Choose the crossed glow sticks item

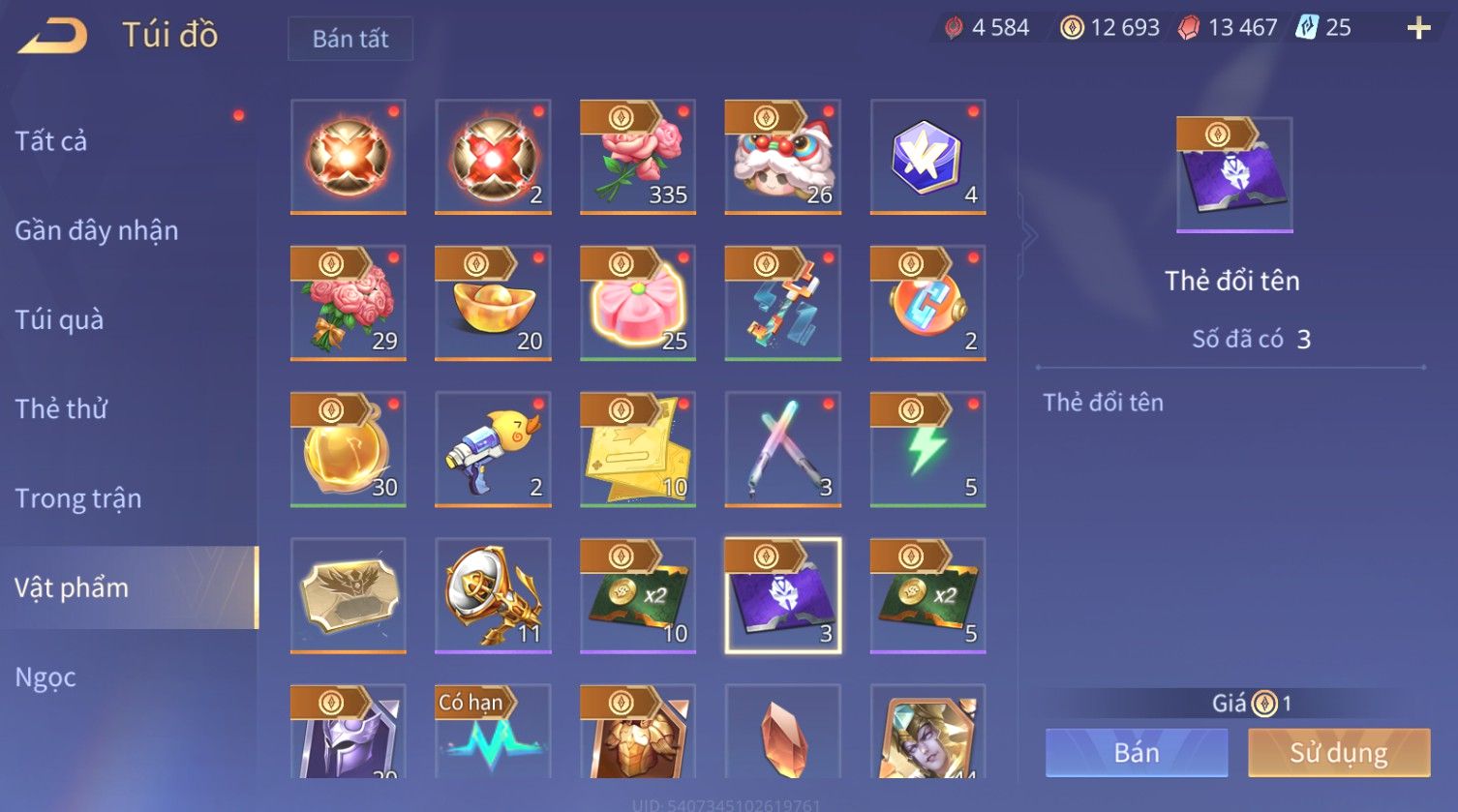point(782,449)
